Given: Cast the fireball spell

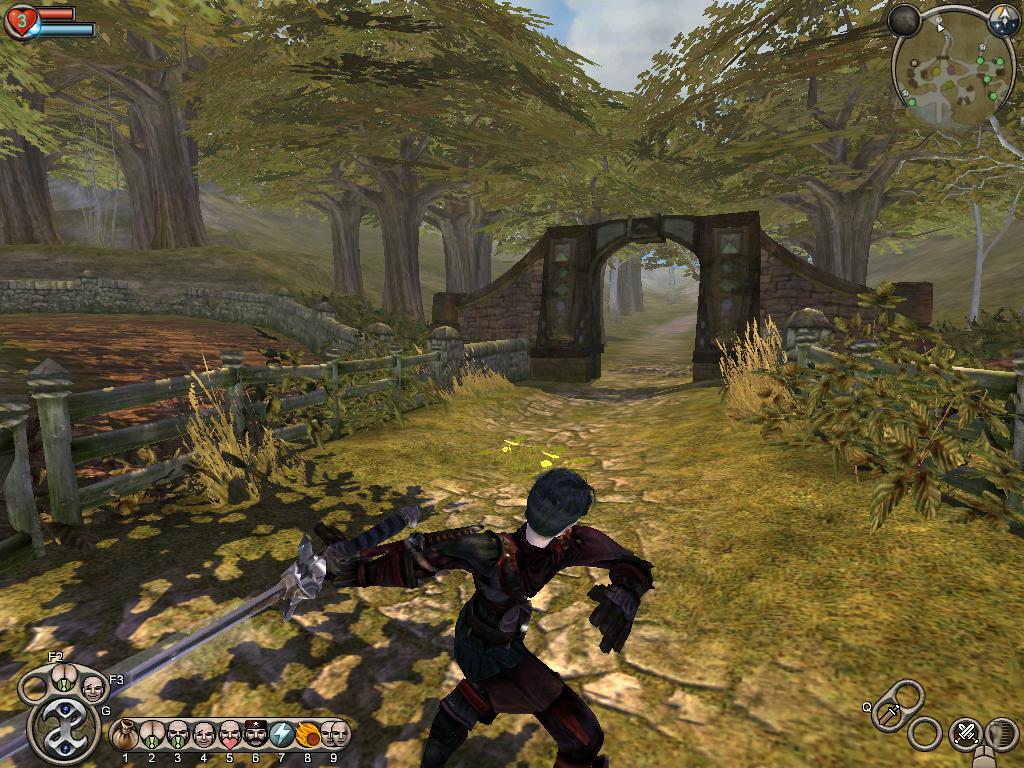Looking at the screenshot, I should tap(308, 735).
